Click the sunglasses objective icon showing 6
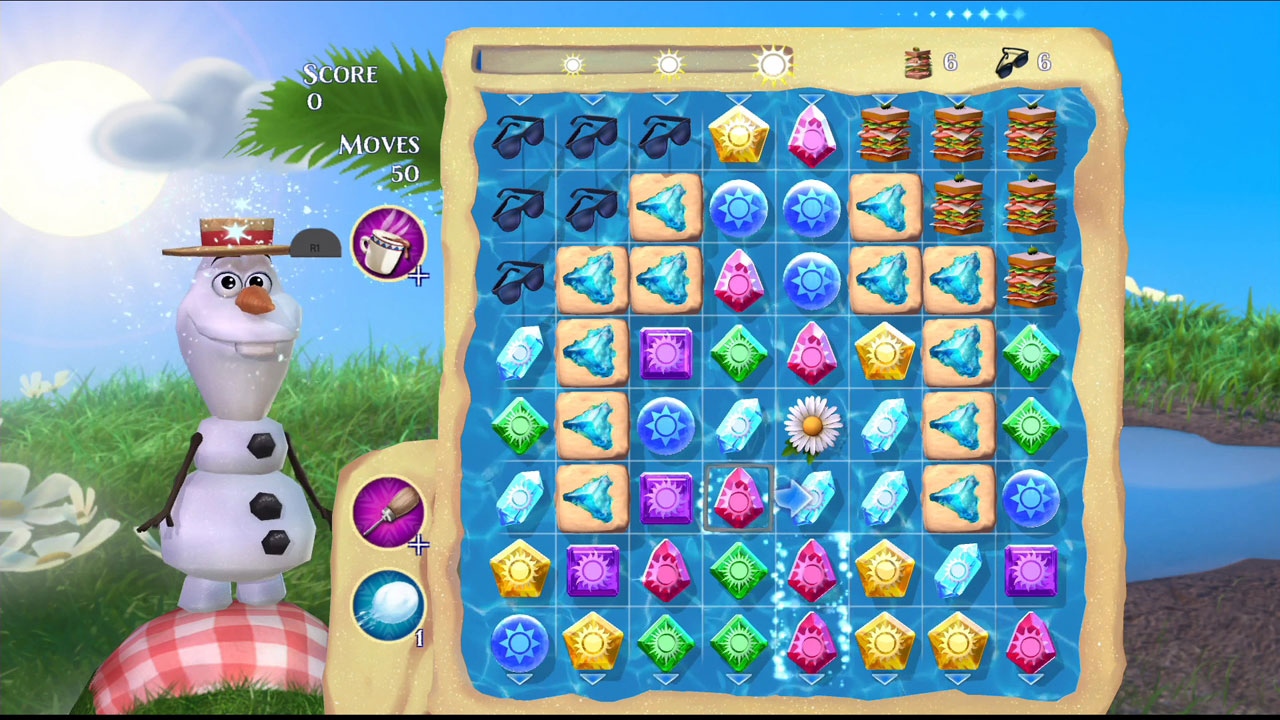The image size is (1280, 720). tap(1012, 60)
